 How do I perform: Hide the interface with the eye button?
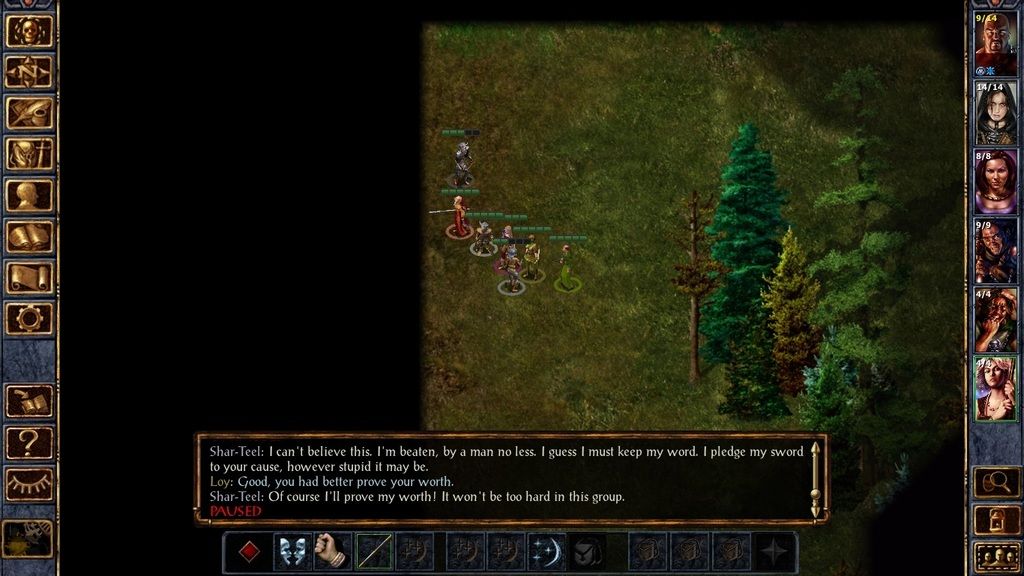pos(29,484)
